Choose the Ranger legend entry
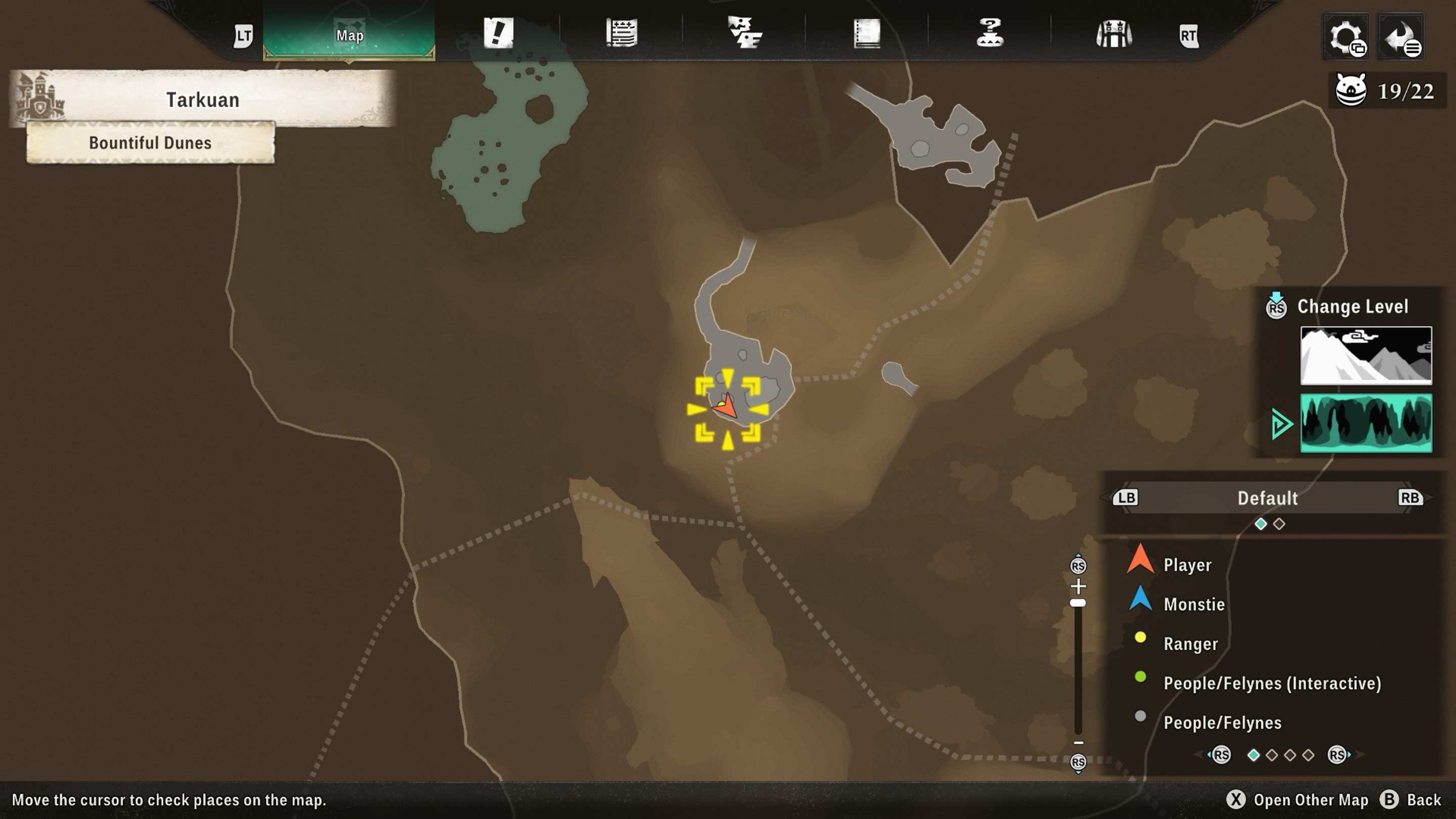 1191,644
